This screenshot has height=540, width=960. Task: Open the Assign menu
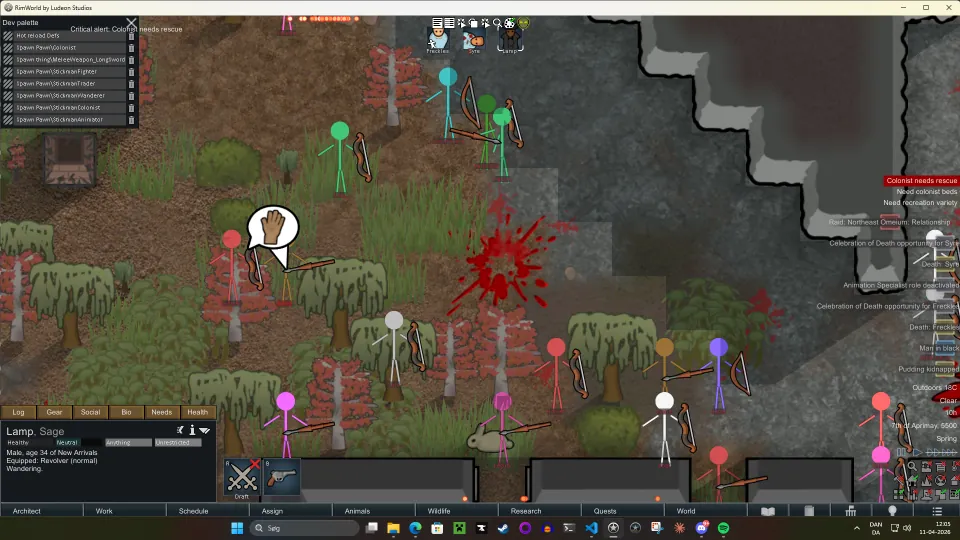[x=272, y=511]
